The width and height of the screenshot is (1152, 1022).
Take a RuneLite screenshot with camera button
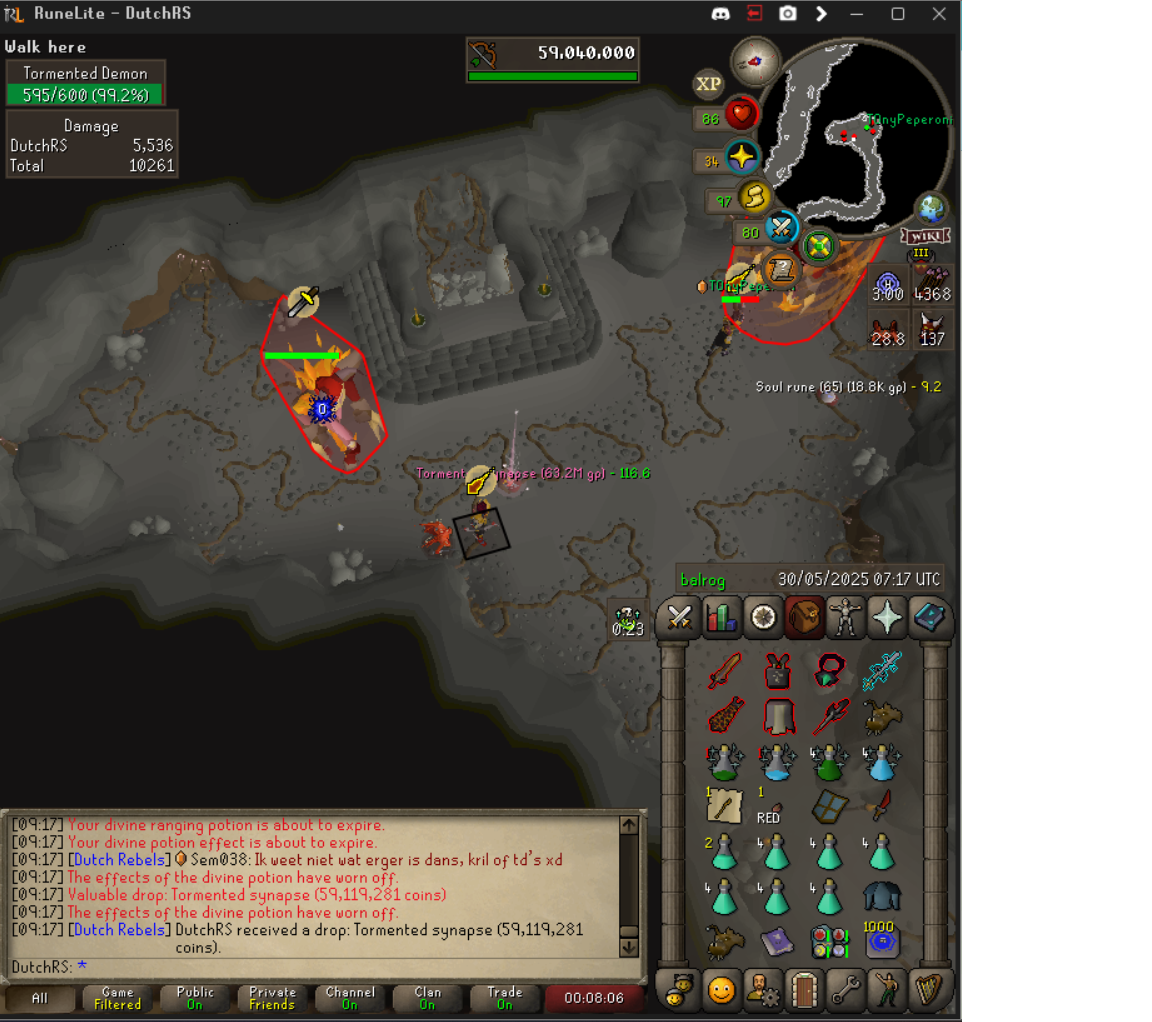(x=788, y=14)
